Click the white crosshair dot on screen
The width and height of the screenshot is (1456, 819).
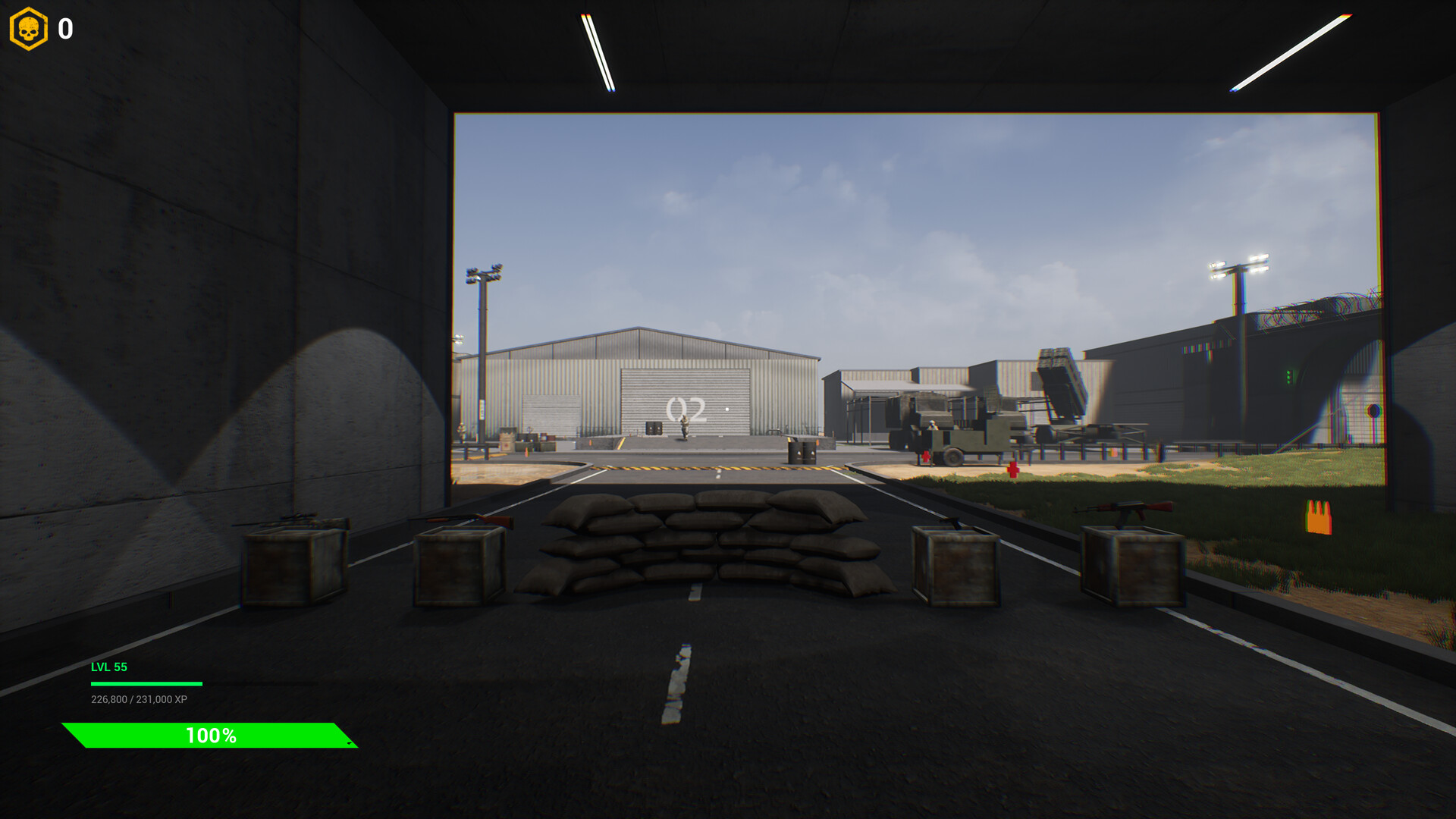point(727,409)
